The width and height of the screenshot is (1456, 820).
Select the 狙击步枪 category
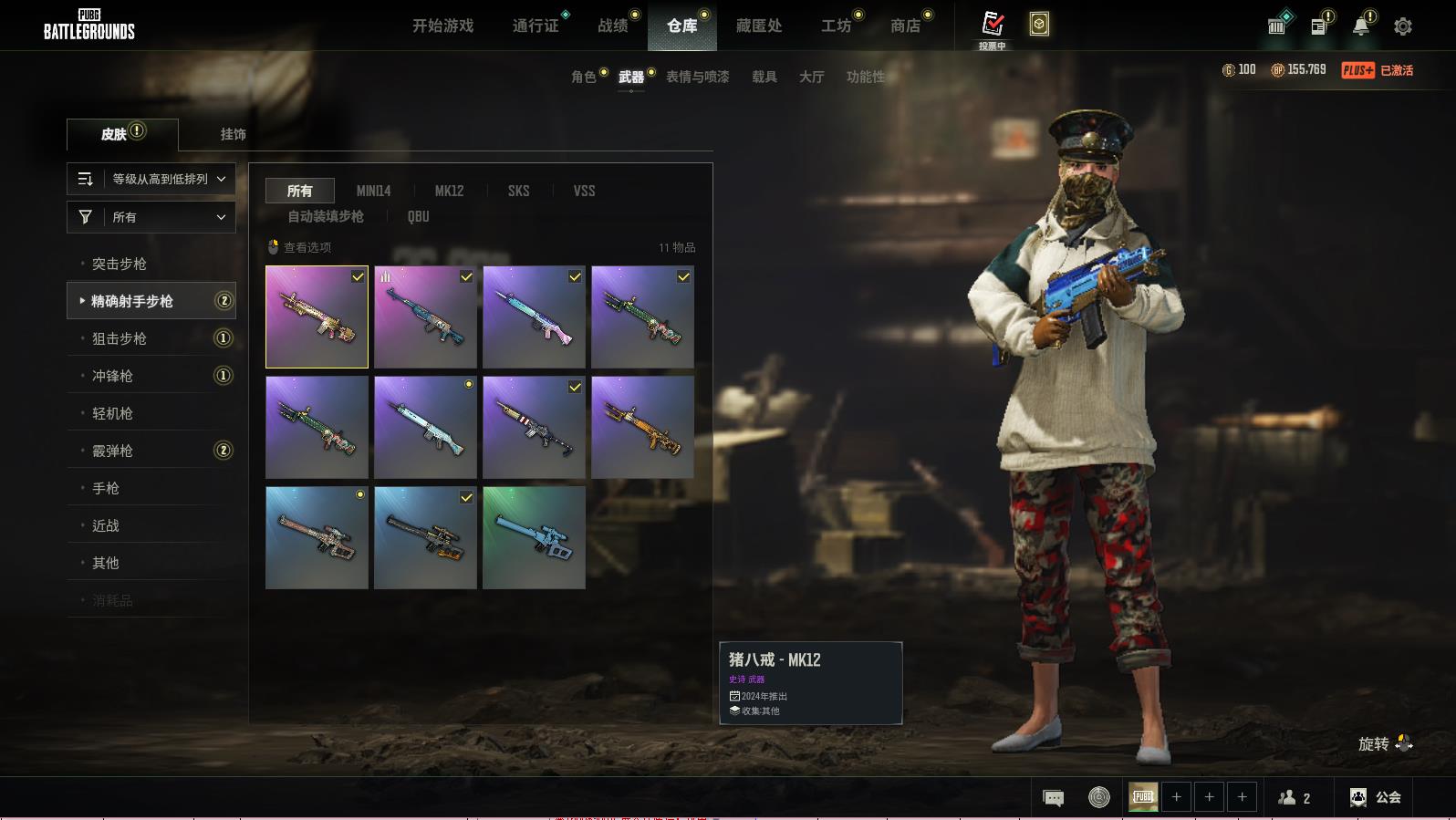tap(120, 338)
